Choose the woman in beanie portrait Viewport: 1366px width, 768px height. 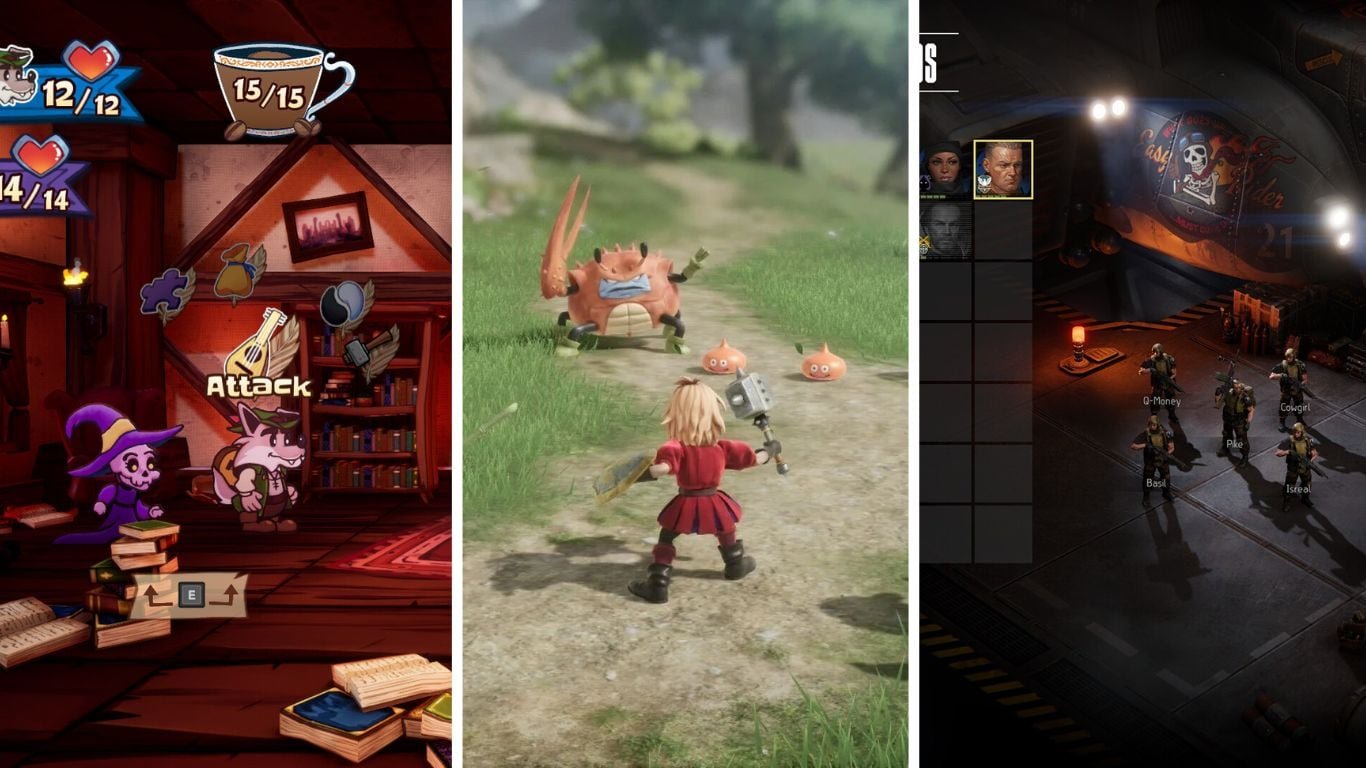tap(944, 170)
